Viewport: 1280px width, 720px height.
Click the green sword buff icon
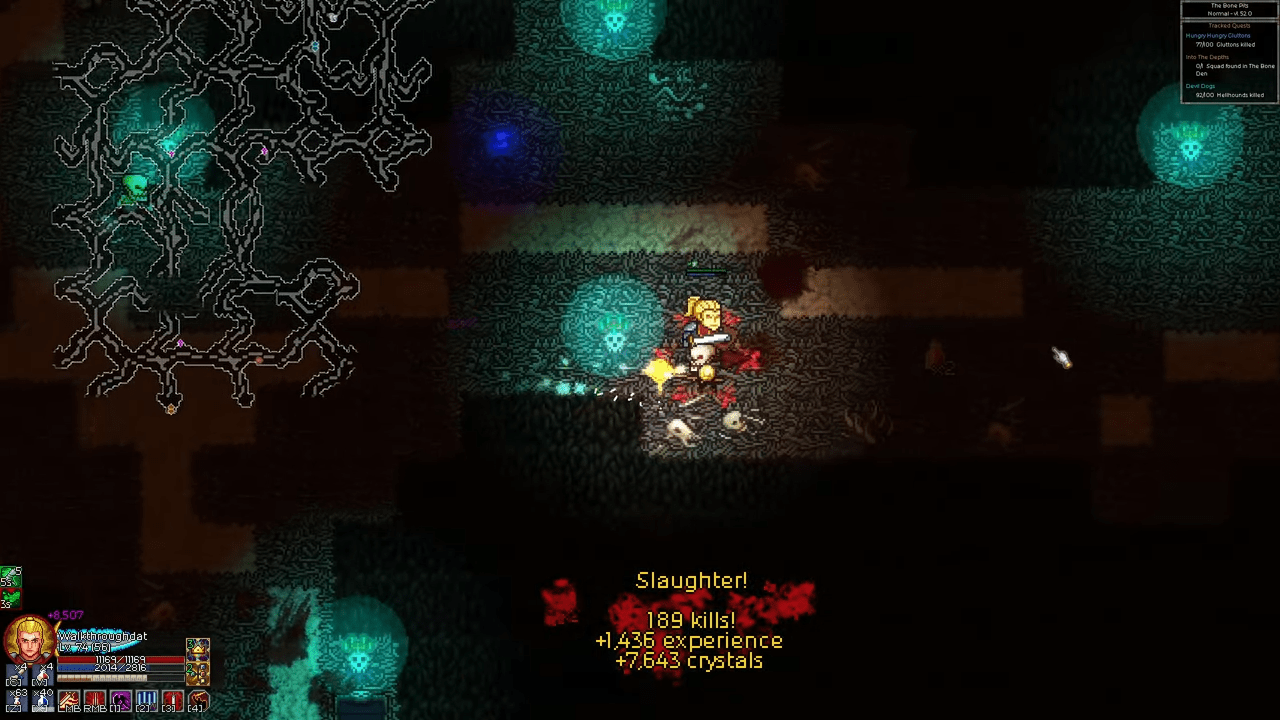click(11, 577)
